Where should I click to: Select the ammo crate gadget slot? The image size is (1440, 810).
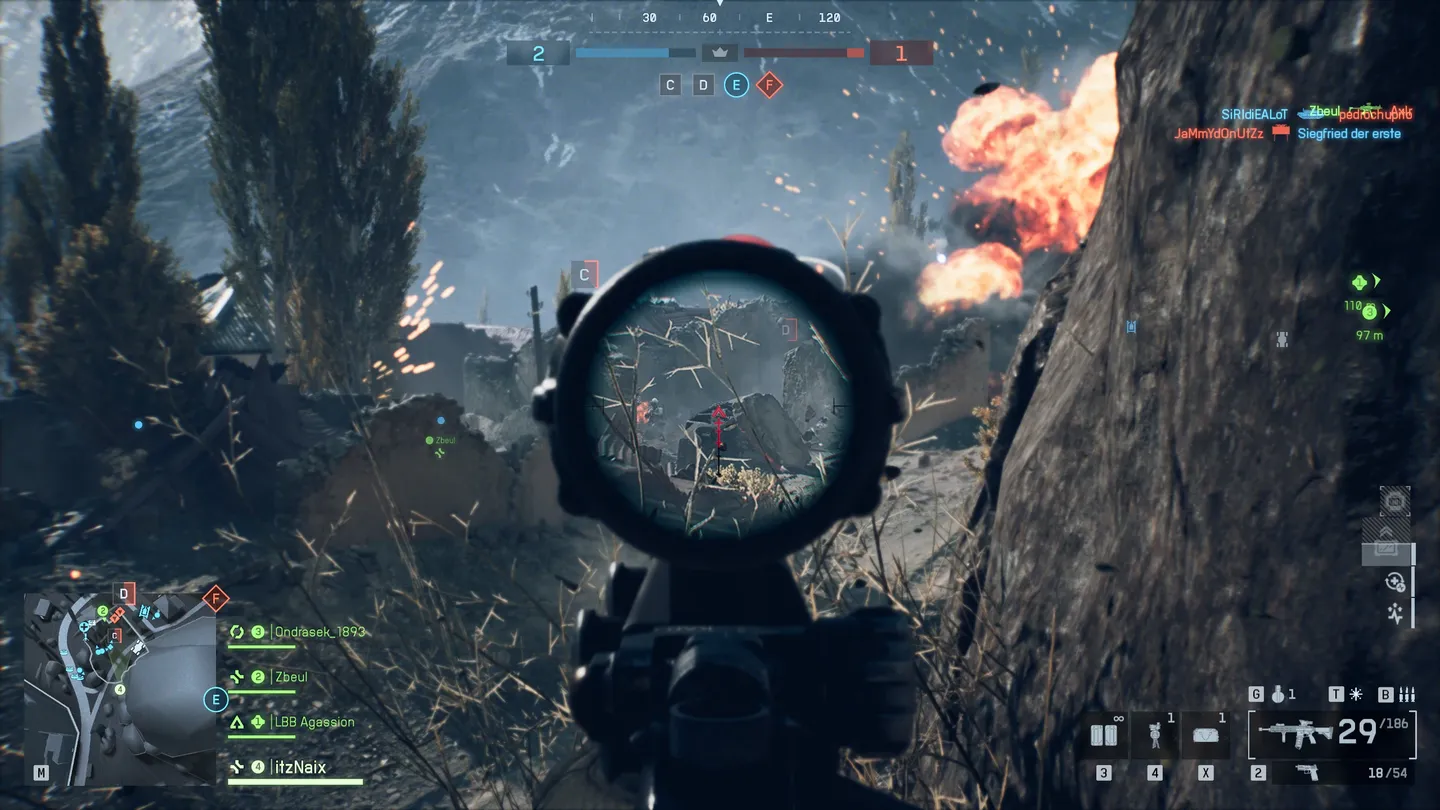coord(1104,736)
